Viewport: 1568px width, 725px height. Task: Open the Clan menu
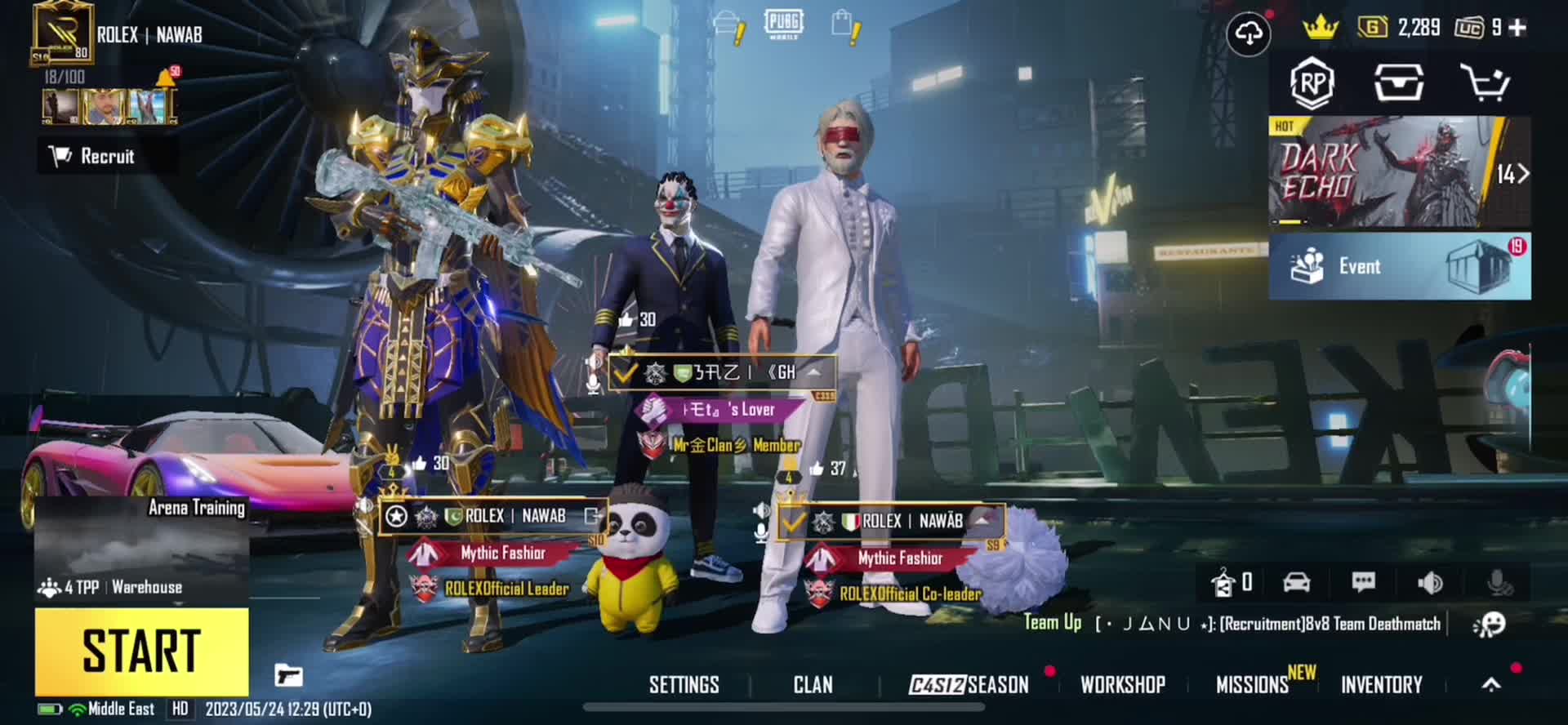813,684
